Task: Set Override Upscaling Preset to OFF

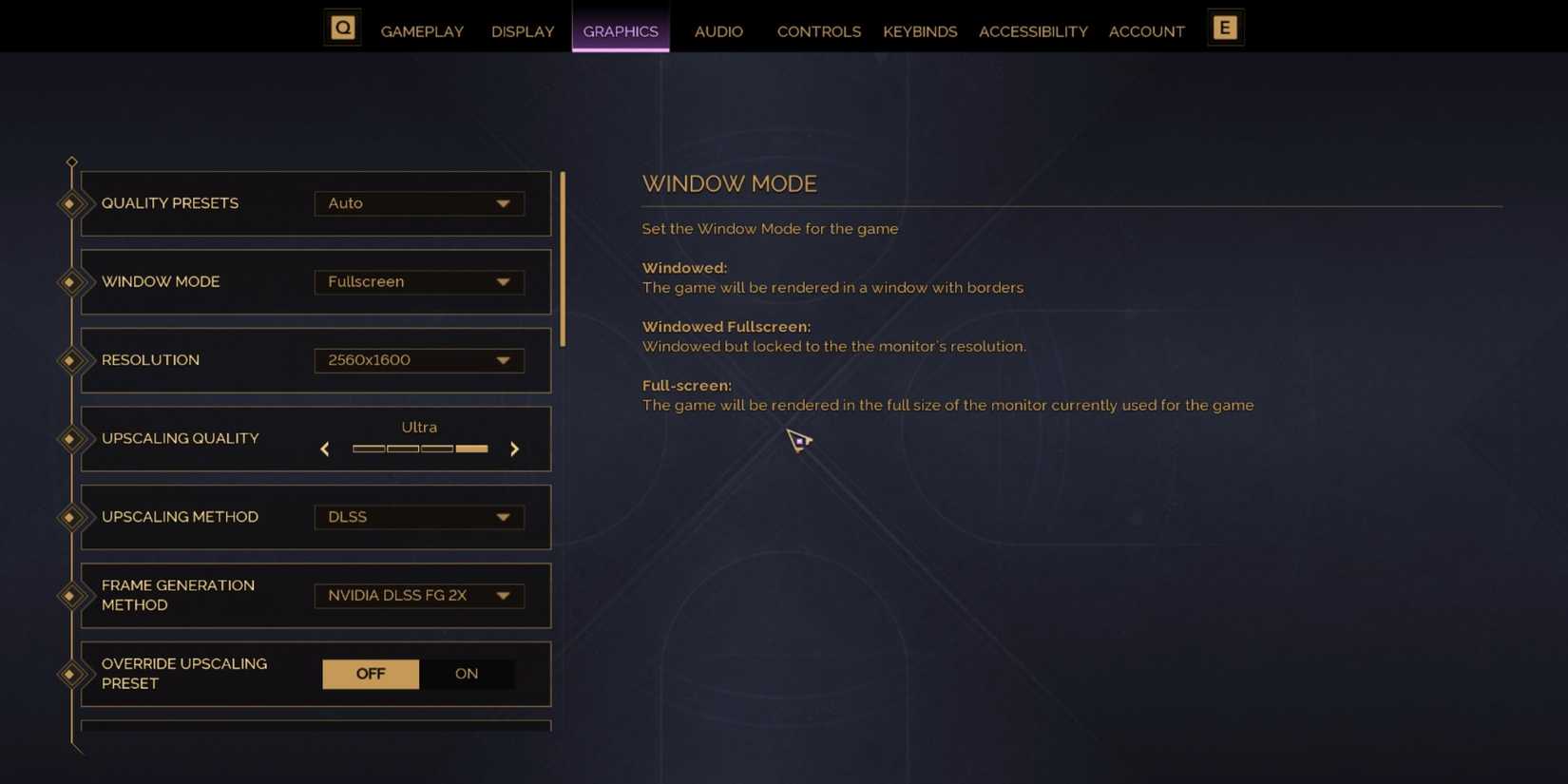Action: (x=370, y=674)
